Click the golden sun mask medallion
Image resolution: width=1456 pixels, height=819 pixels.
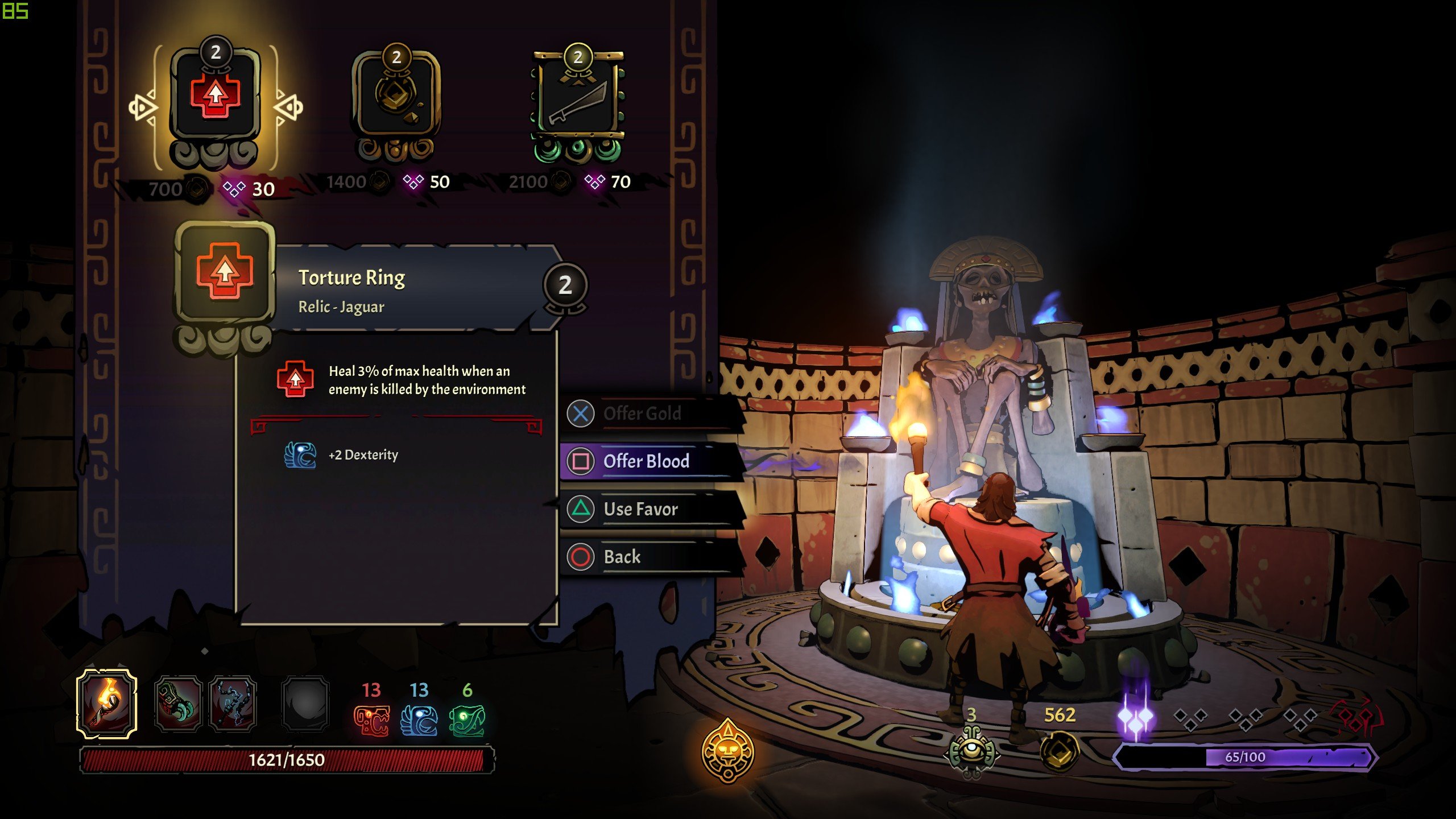pyautogui.click(x=727, y=751)
